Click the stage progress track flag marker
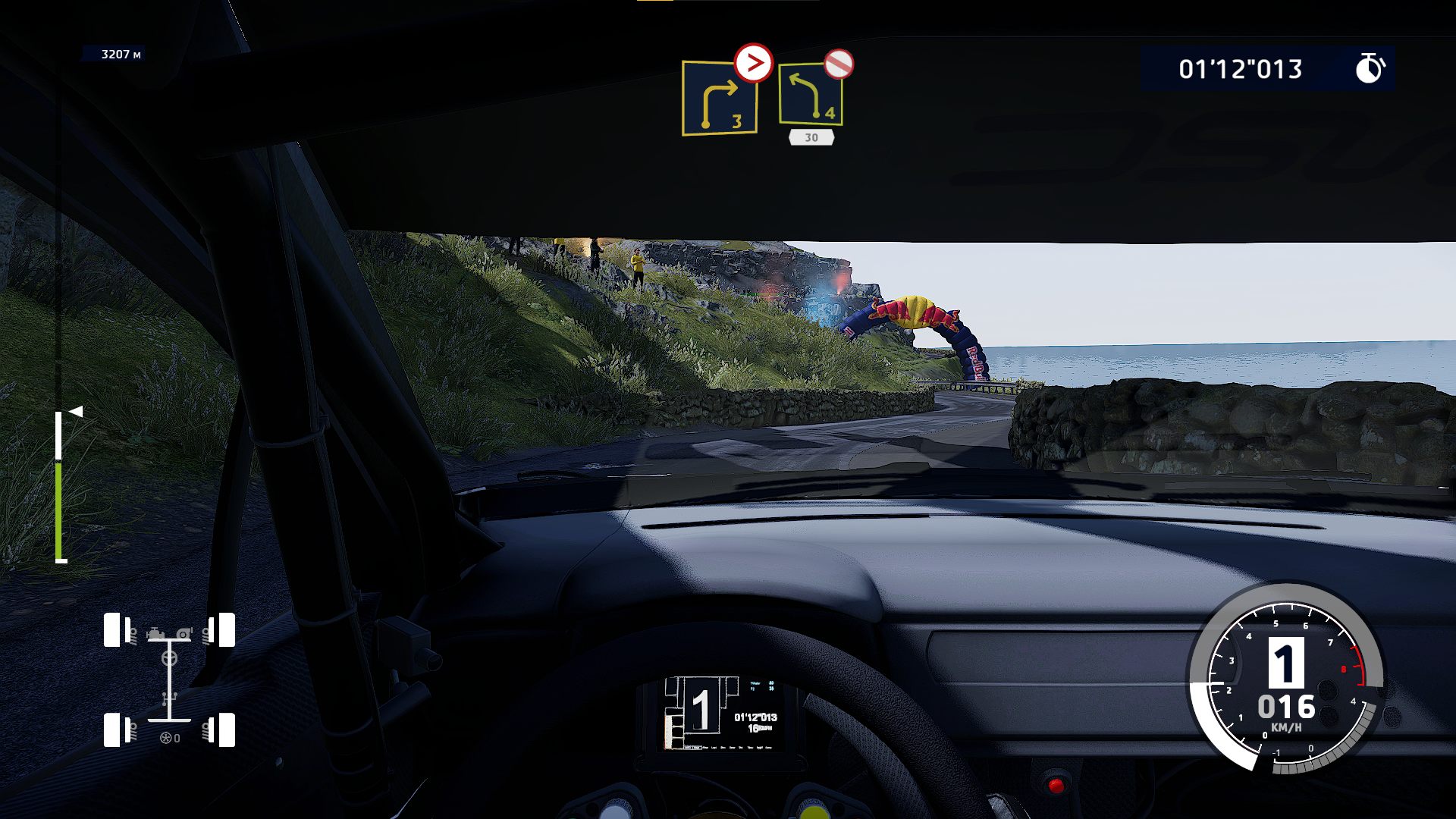The height and width of the screenshot is (819, 1456). point(75,412)
